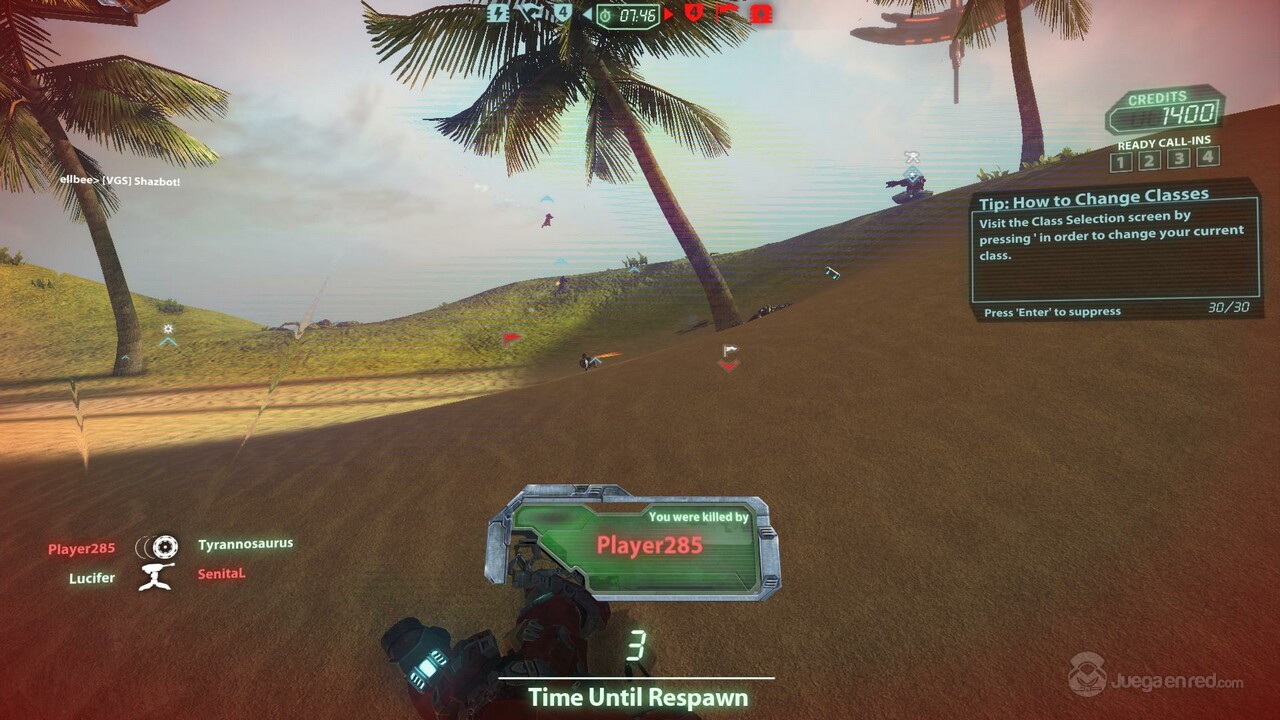This screenshot has width=1280, height=720.
Task: Click the blue team flag status arrows icon
Action: 530,14
